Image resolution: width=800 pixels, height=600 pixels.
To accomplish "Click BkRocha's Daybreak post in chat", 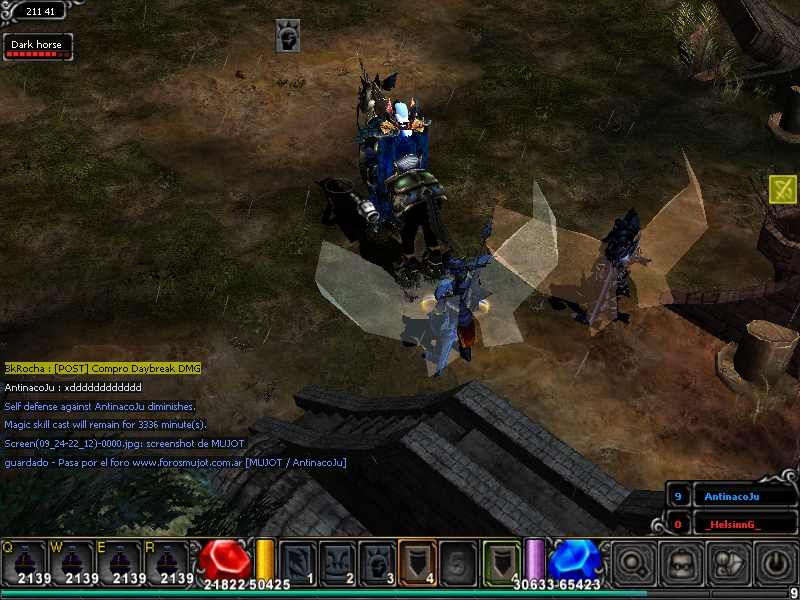I will (x=103, y=368).
